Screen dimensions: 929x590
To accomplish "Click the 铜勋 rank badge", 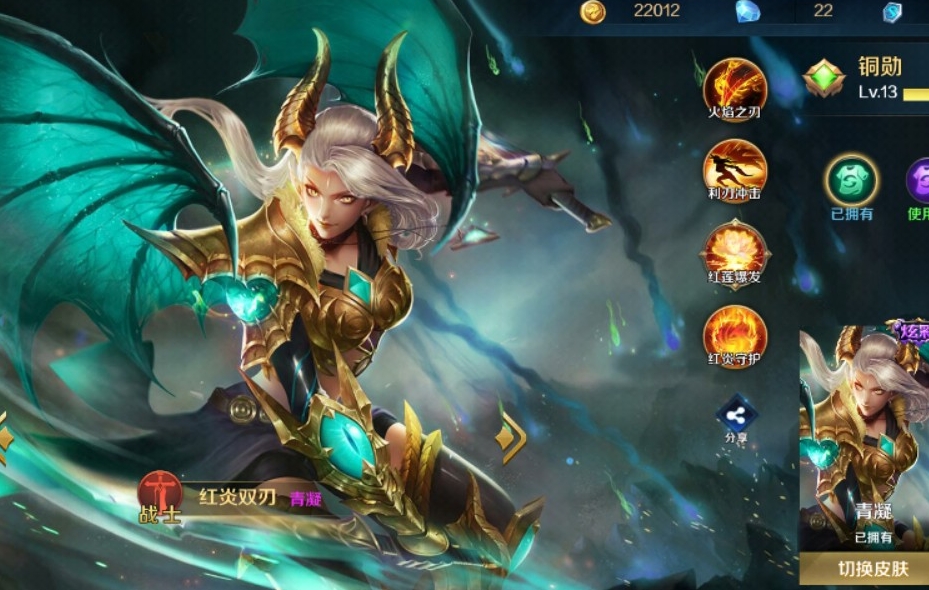I will [x=824, y=78].
